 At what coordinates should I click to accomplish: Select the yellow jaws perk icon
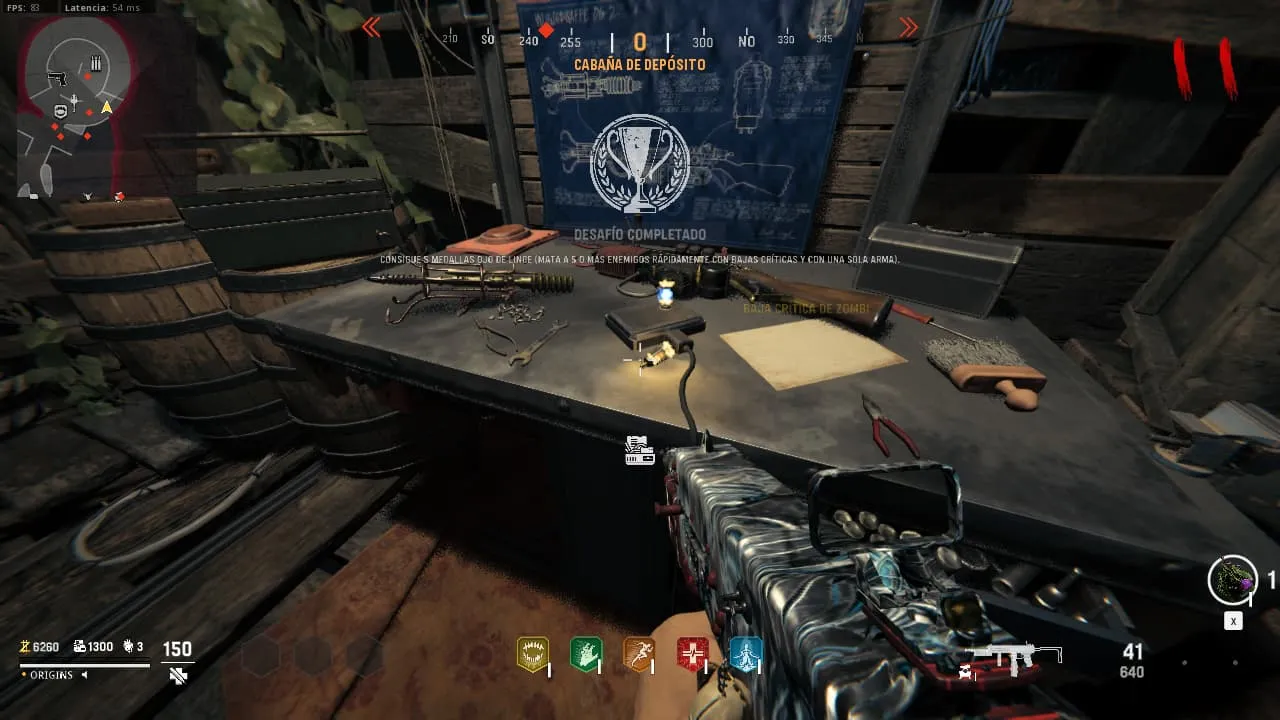pos(532,654)
